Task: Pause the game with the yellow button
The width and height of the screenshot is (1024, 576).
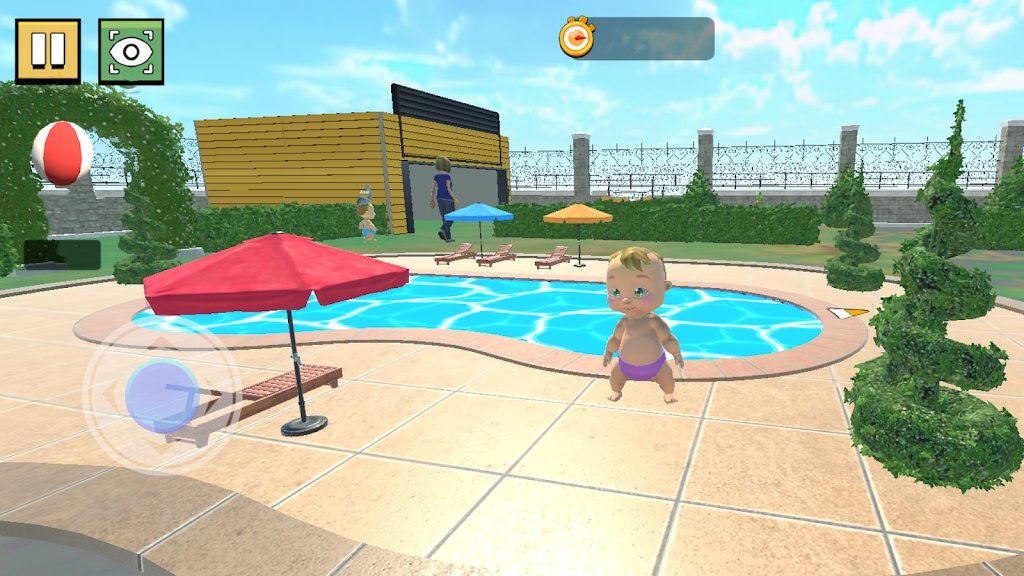Action: tap(47, 51)
